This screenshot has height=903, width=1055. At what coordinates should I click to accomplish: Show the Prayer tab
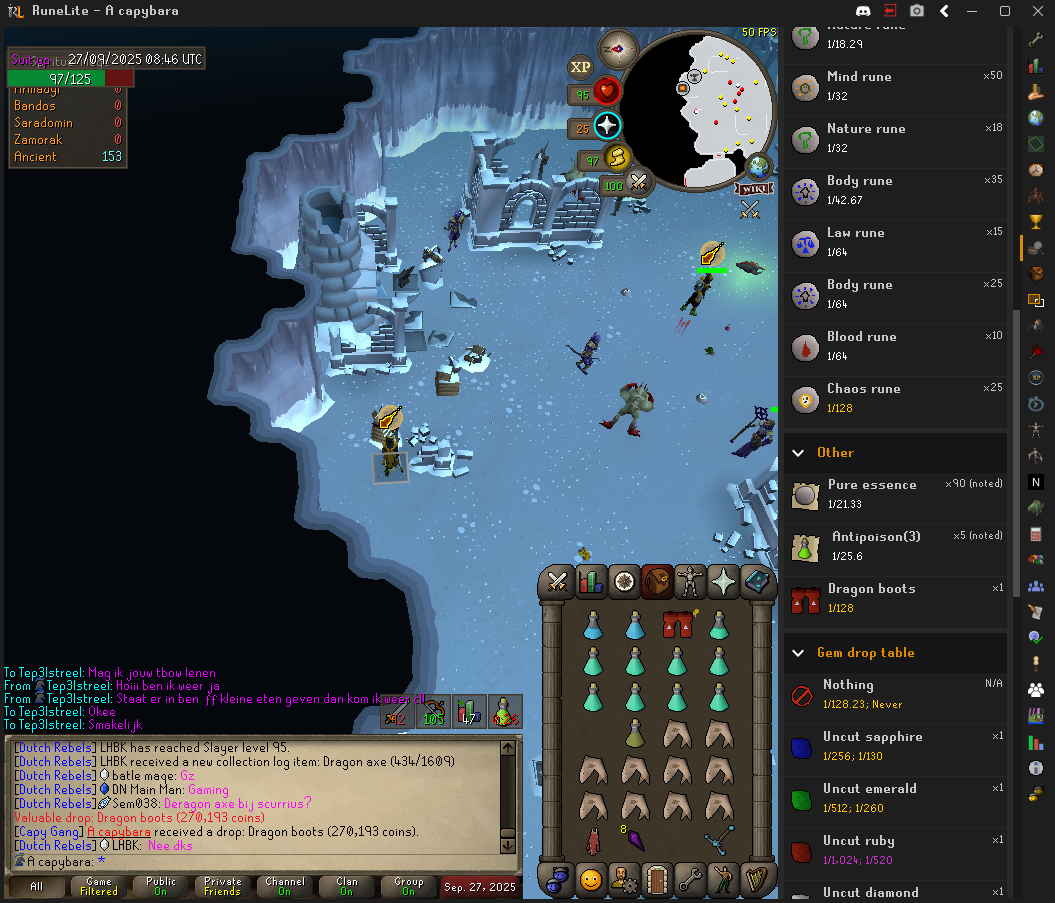(723, 582)
